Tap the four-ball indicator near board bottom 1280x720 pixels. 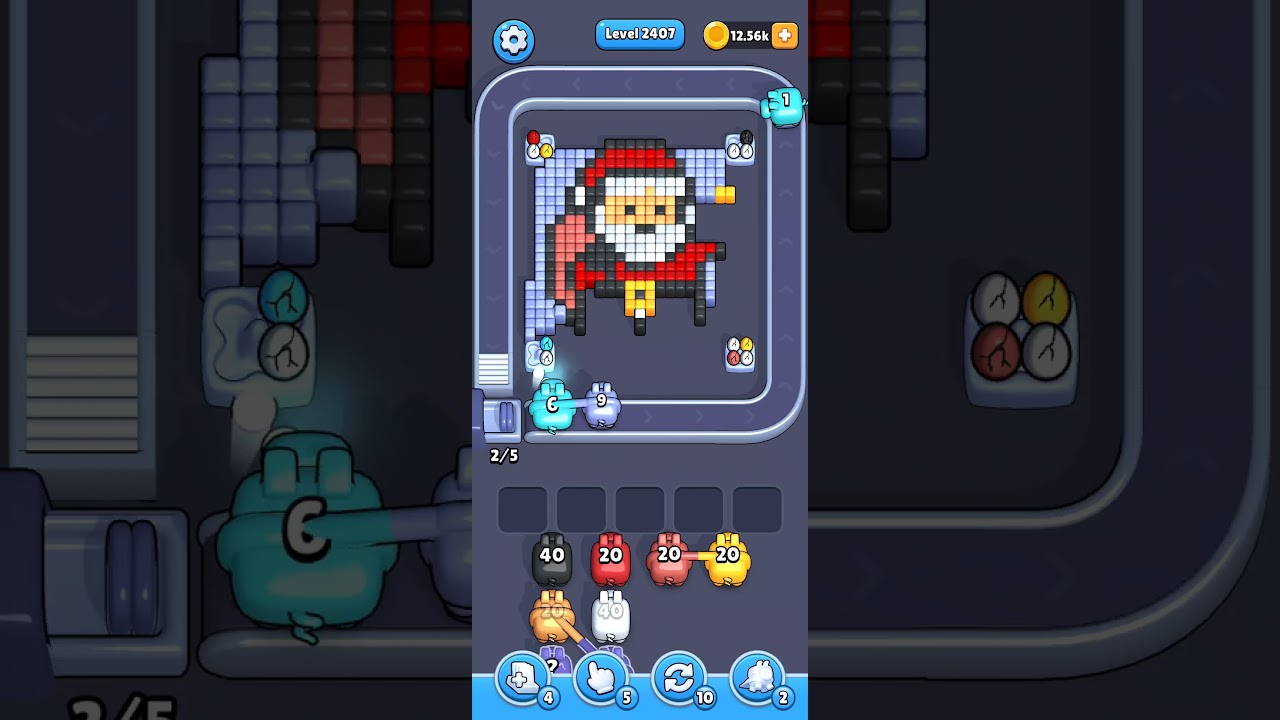point(740,352)
